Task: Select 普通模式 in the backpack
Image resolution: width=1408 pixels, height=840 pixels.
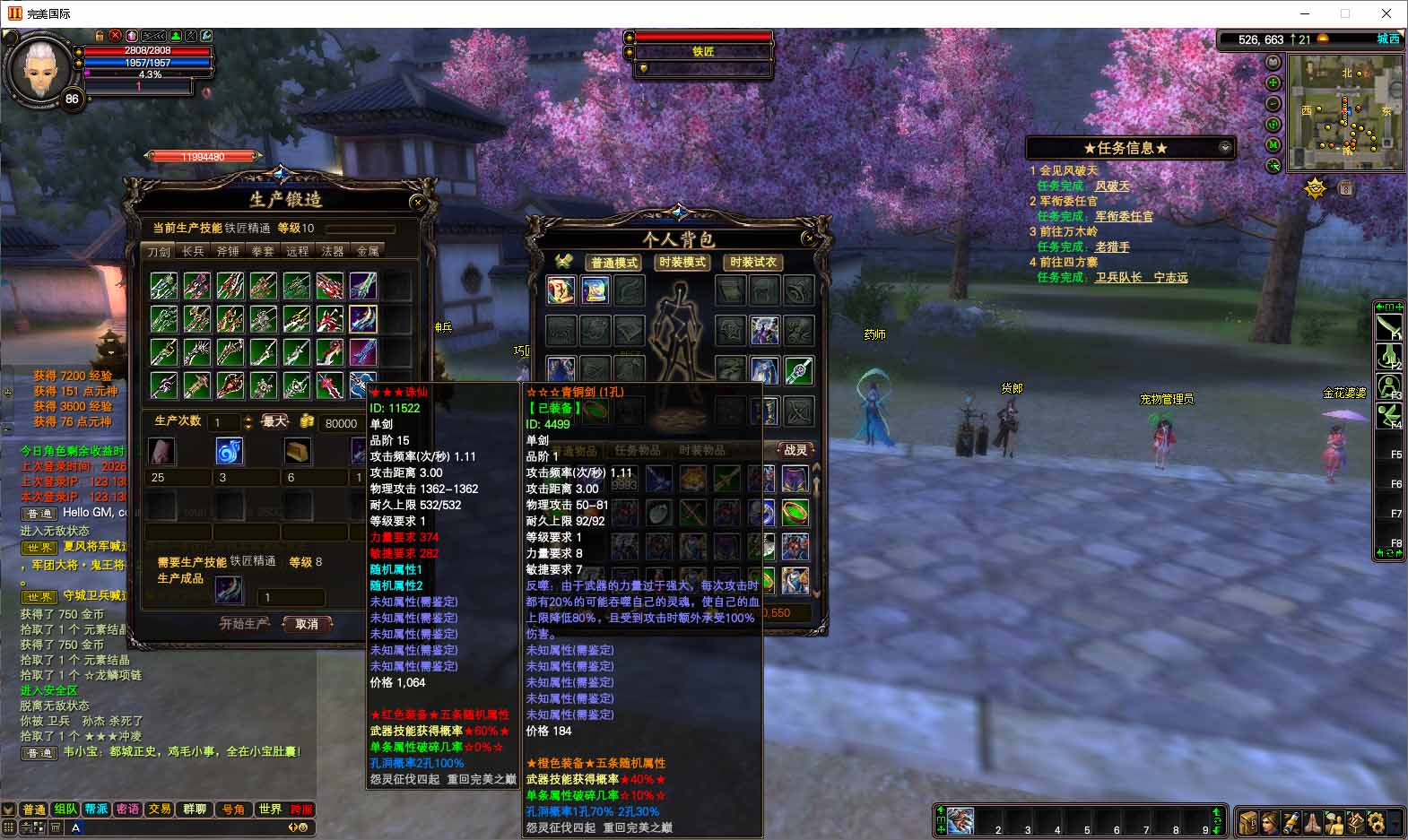Action: [x=614, y=263]
